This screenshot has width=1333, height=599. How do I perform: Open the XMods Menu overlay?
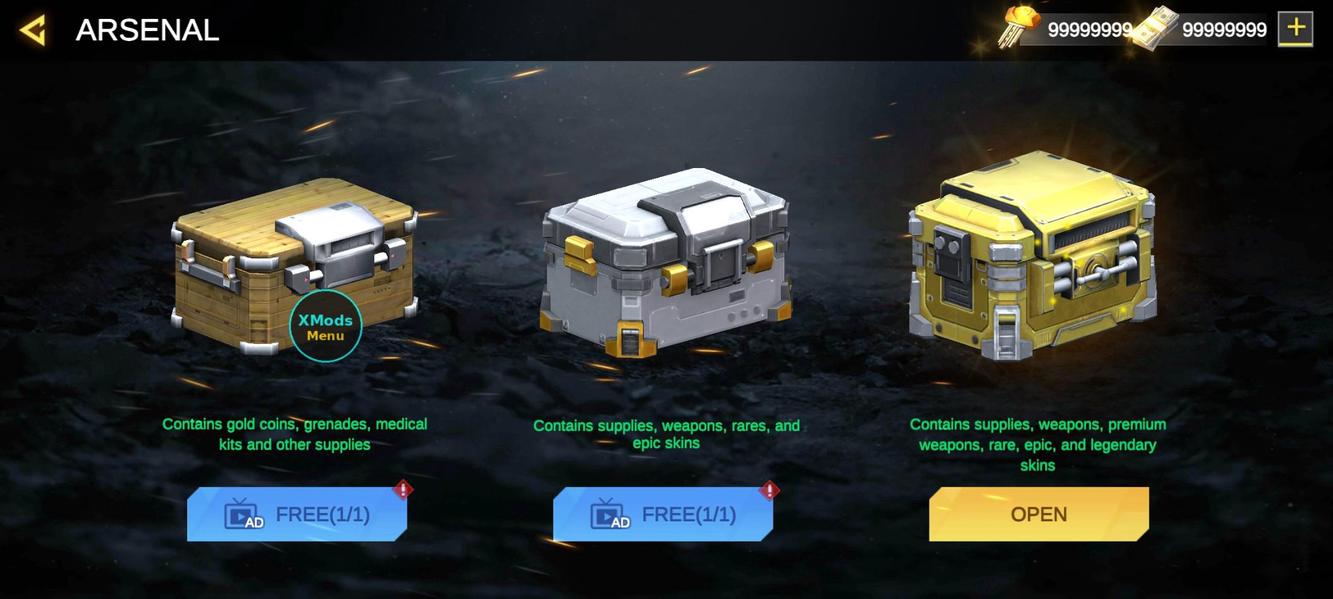(325, 326)
